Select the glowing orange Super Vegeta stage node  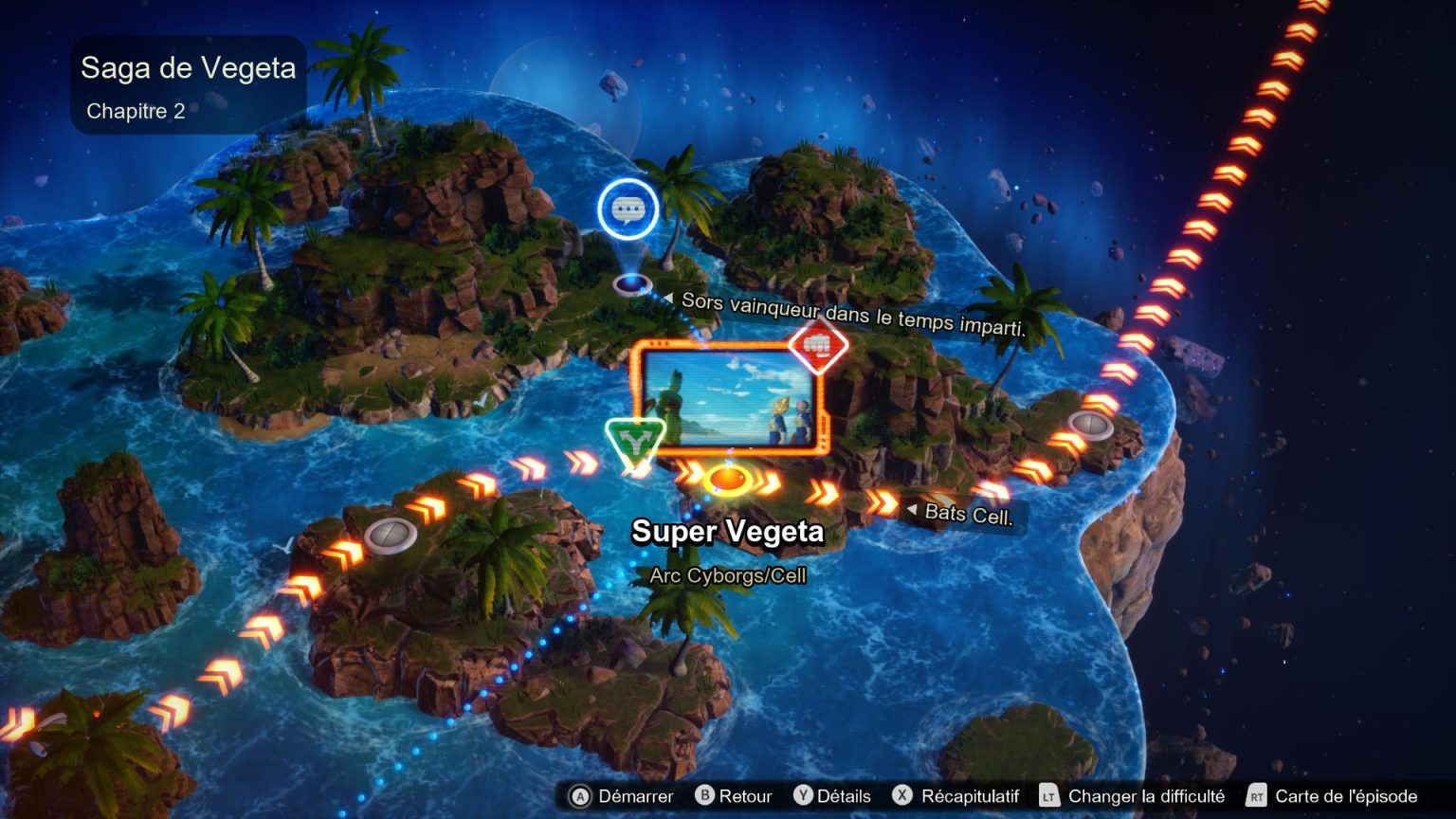coord(727,480)
